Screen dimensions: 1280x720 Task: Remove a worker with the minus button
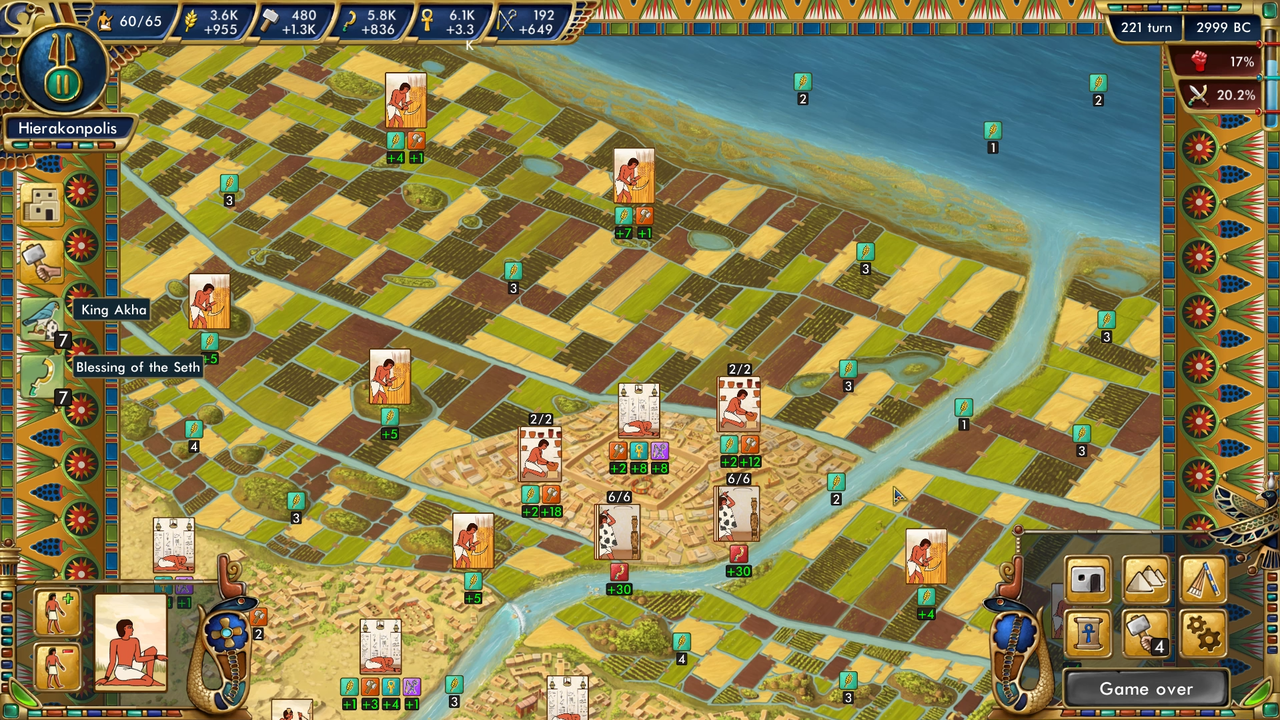pos(56,665)
